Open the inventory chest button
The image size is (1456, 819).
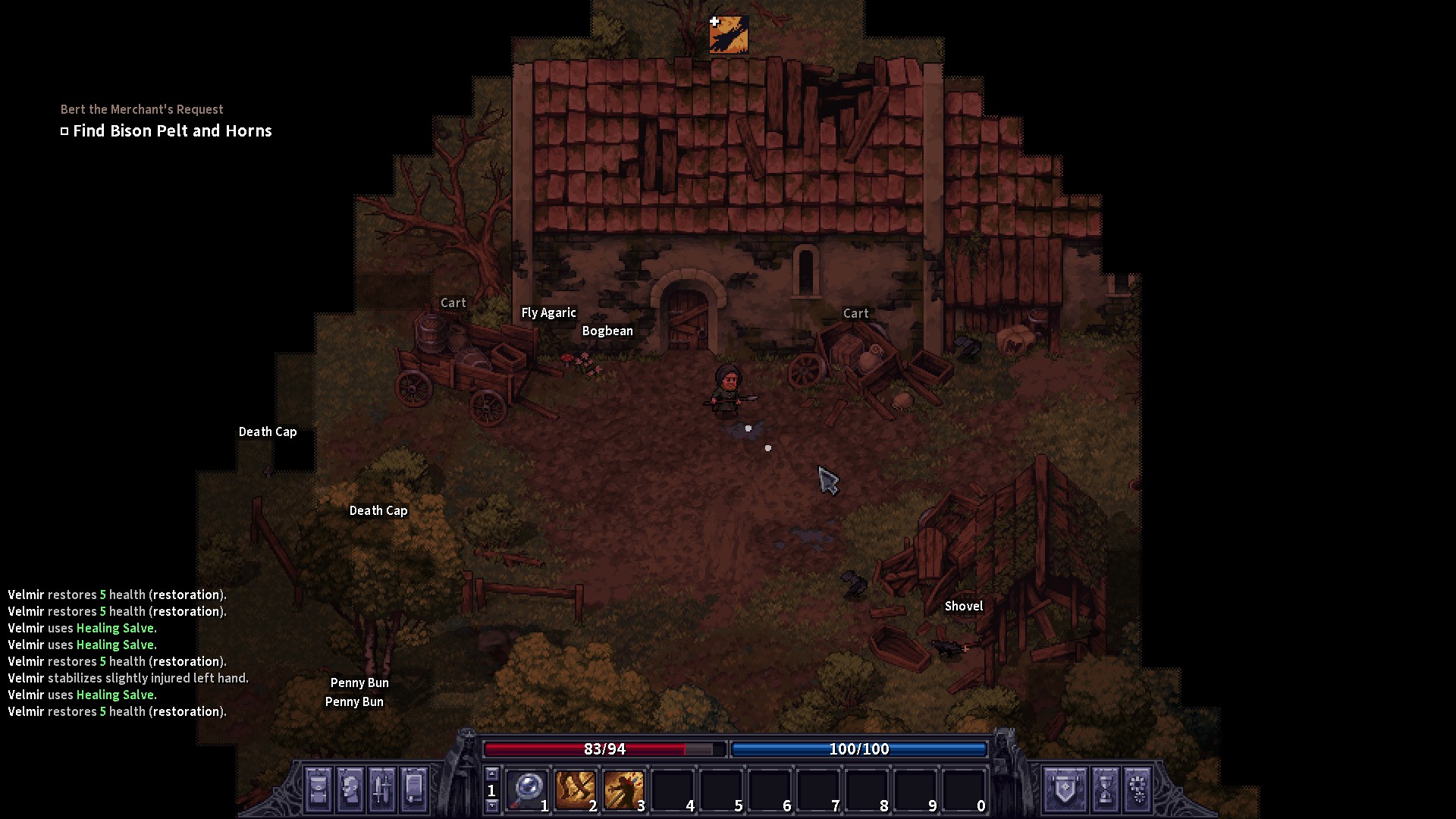(319, 789)
